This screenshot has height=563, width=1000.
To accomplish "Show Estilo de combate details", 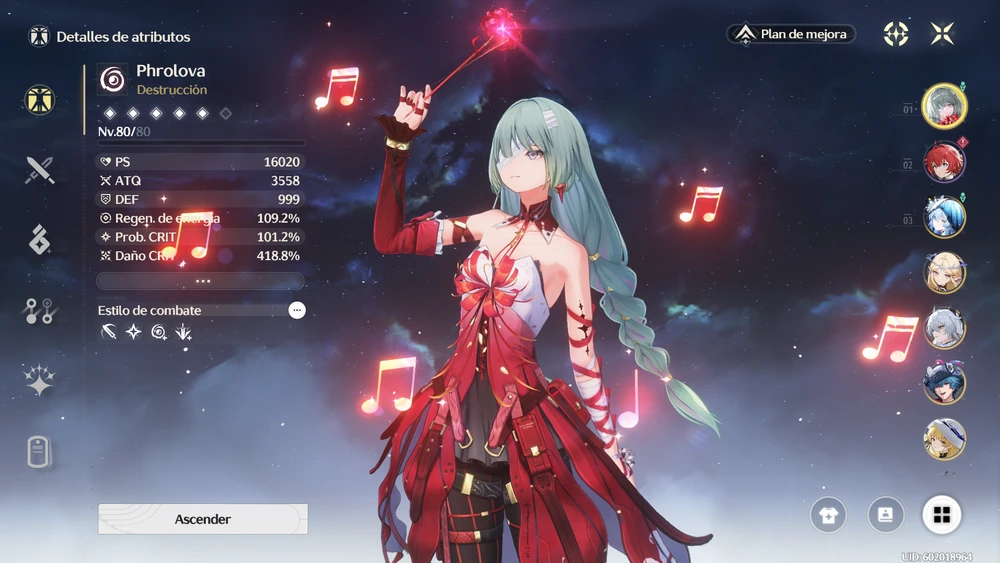I will (x=297, y=310).
